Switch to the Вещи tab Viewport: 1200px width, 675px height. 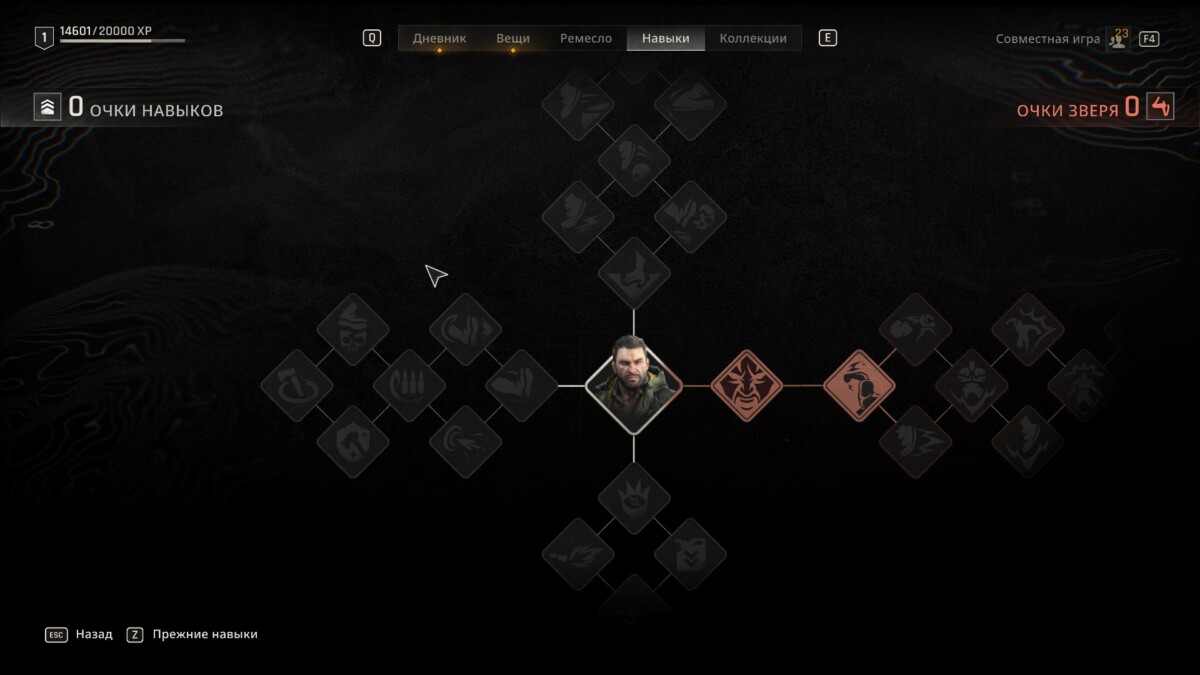513,38
